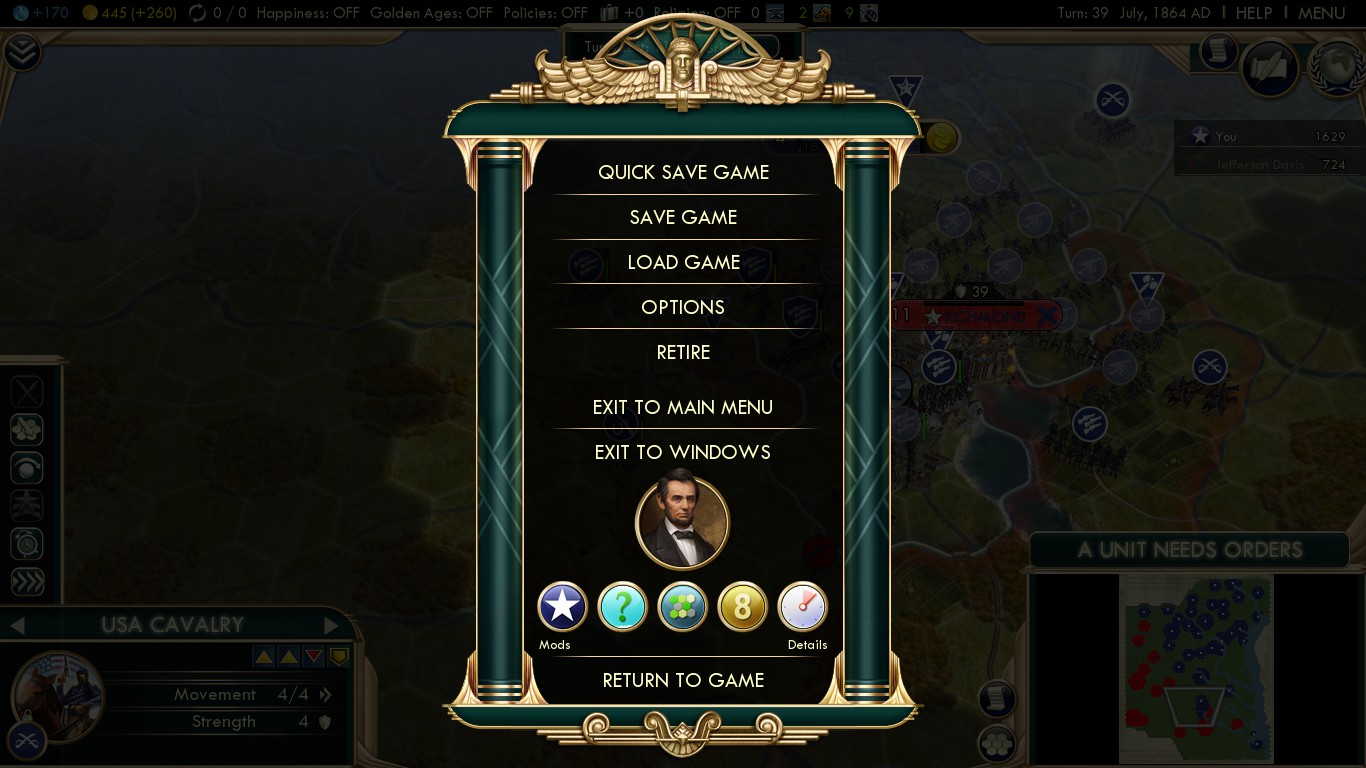The image size is (1366, 768).
Task: Click the star fortify unit action icon
Action: (x=26, y=505)
